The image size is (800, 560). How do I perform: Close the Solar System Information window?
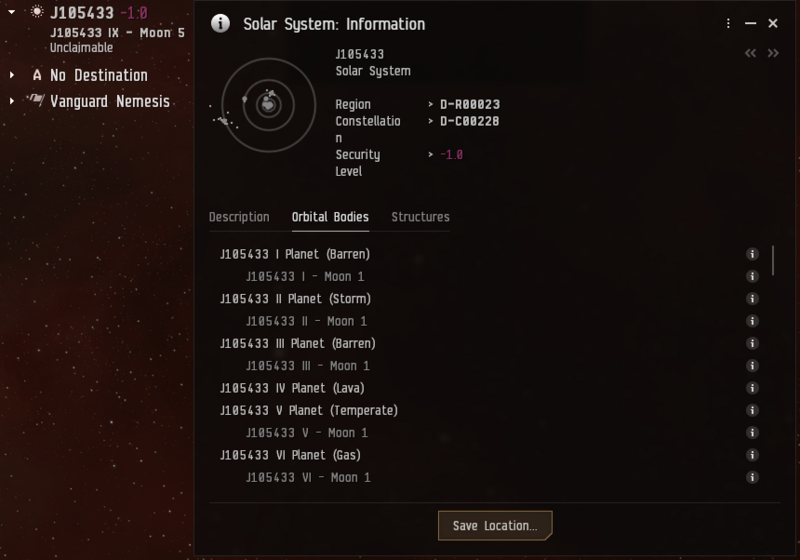(x=773, y=24)
